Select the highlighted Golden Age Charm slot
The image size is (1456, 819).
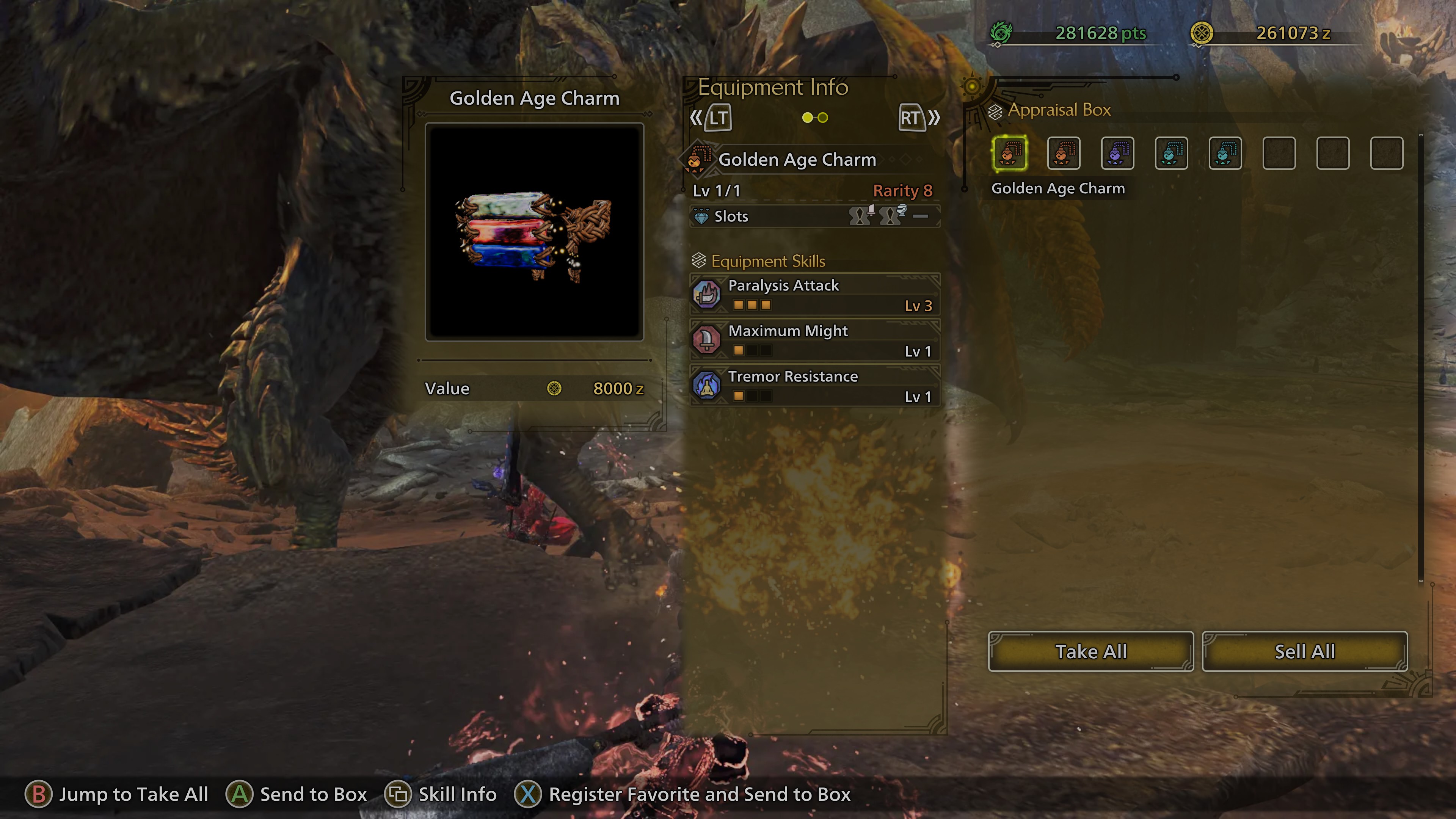tap(1010, 153)
